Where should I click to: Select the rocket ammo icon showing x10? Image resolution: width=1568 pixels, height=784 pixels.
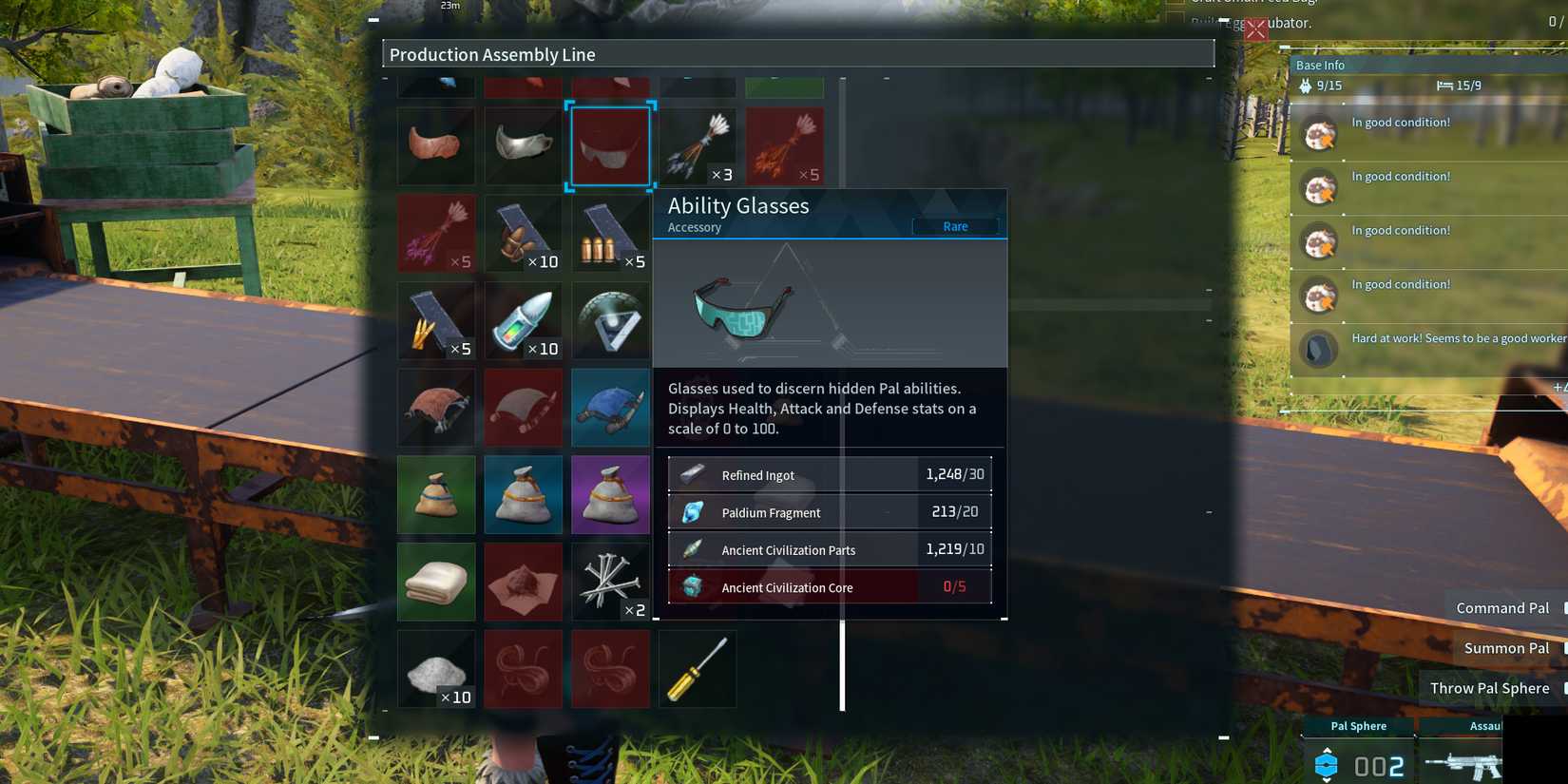point(524,320)
